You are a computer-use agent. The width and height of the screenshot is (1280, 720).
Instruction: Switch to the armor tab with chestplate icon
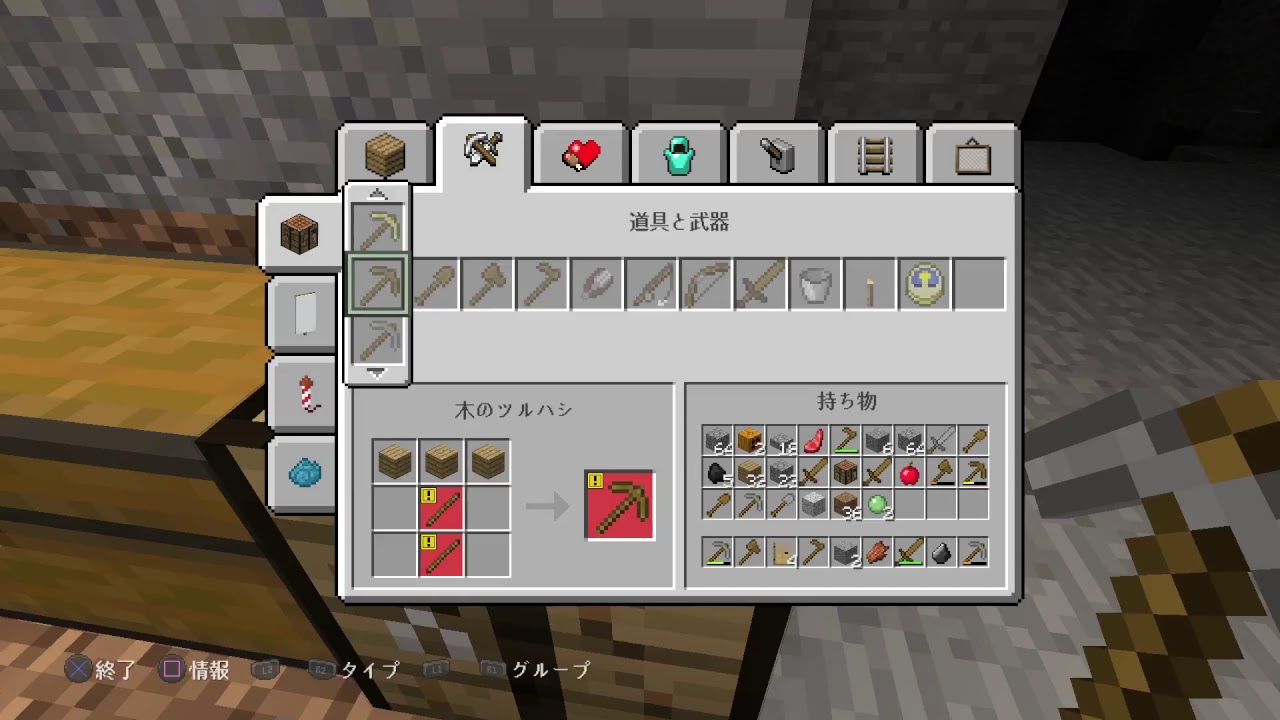678,152
